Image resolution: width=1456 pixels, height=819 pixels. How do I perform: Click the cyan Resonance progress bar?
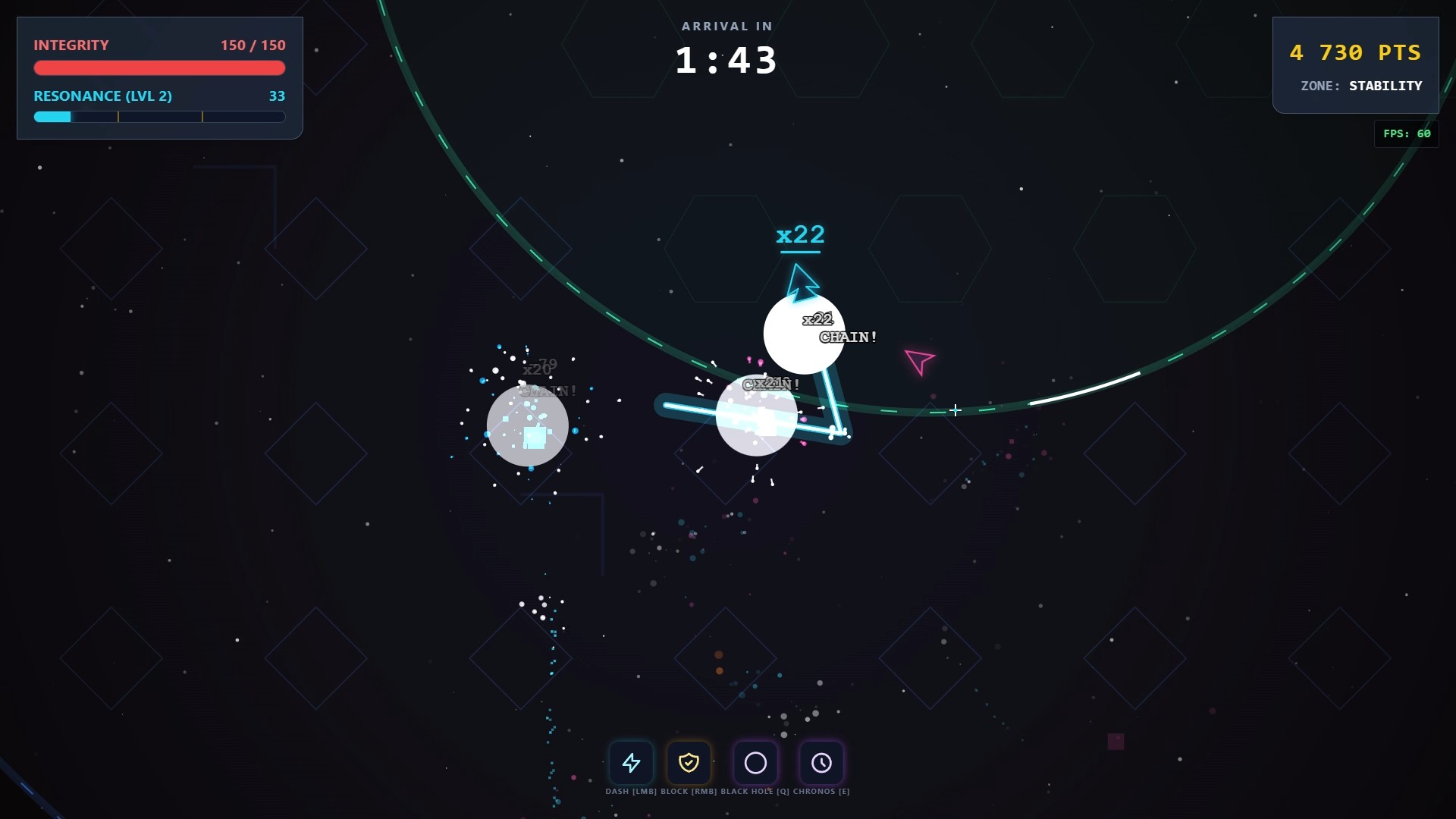(159, 117)
